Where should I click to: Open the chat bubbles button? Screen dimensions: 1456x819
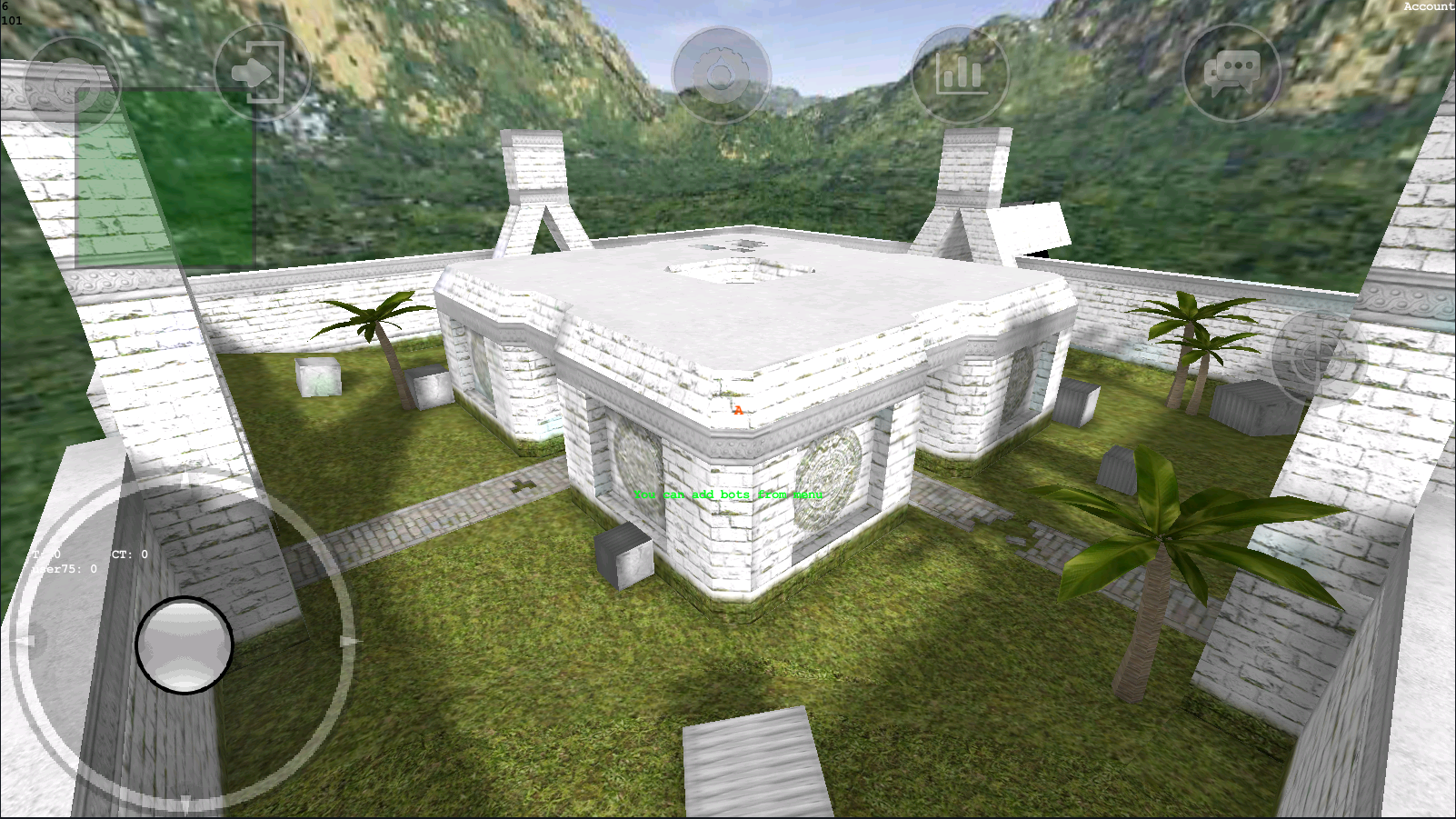coord(1232,73)
